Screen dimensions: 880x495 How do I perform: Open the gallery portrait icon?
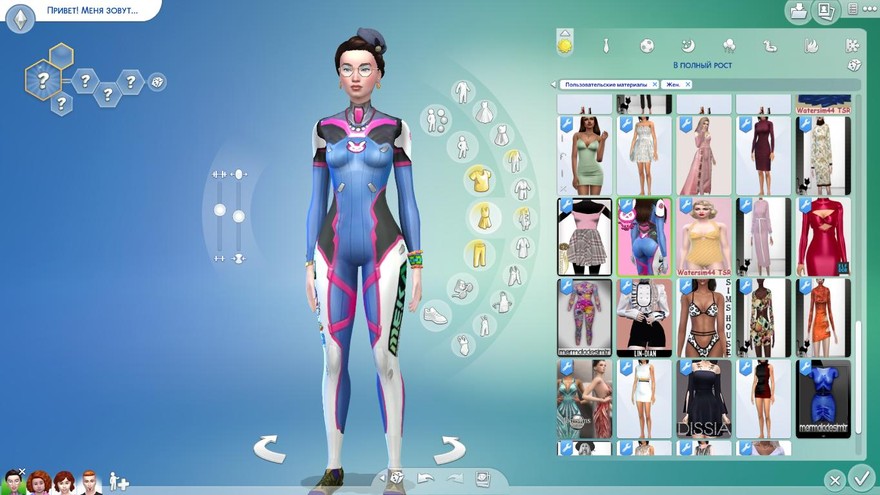(825, 11)
